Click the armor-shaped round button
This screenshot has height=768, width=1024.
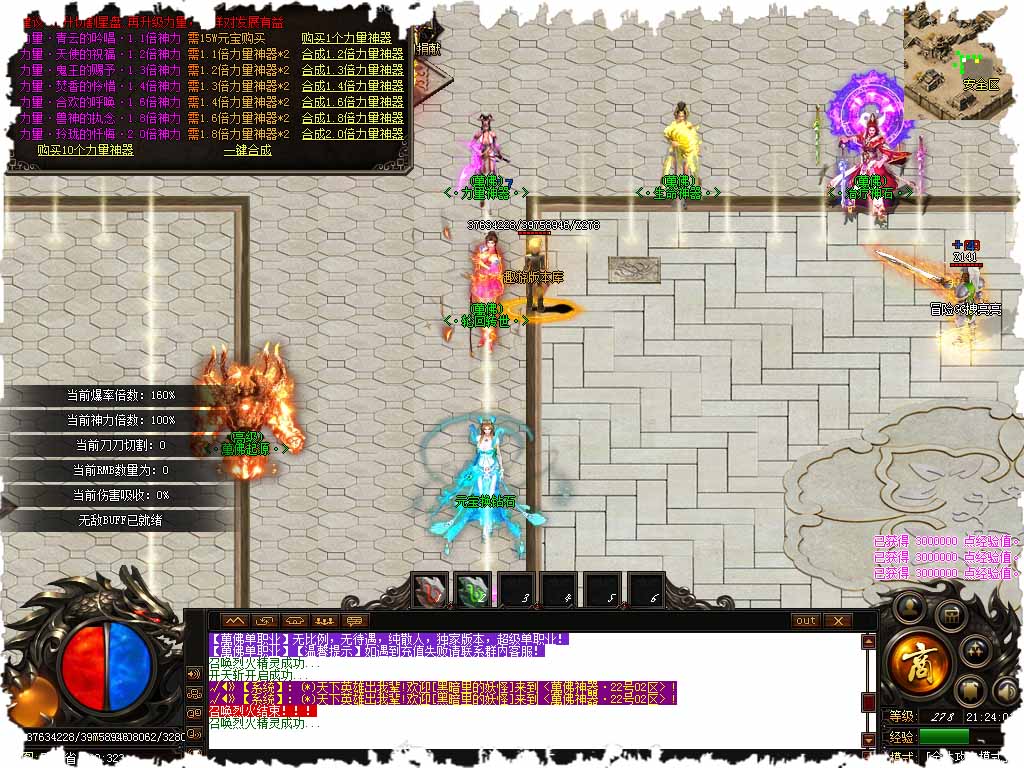click(x=968, y=690)
